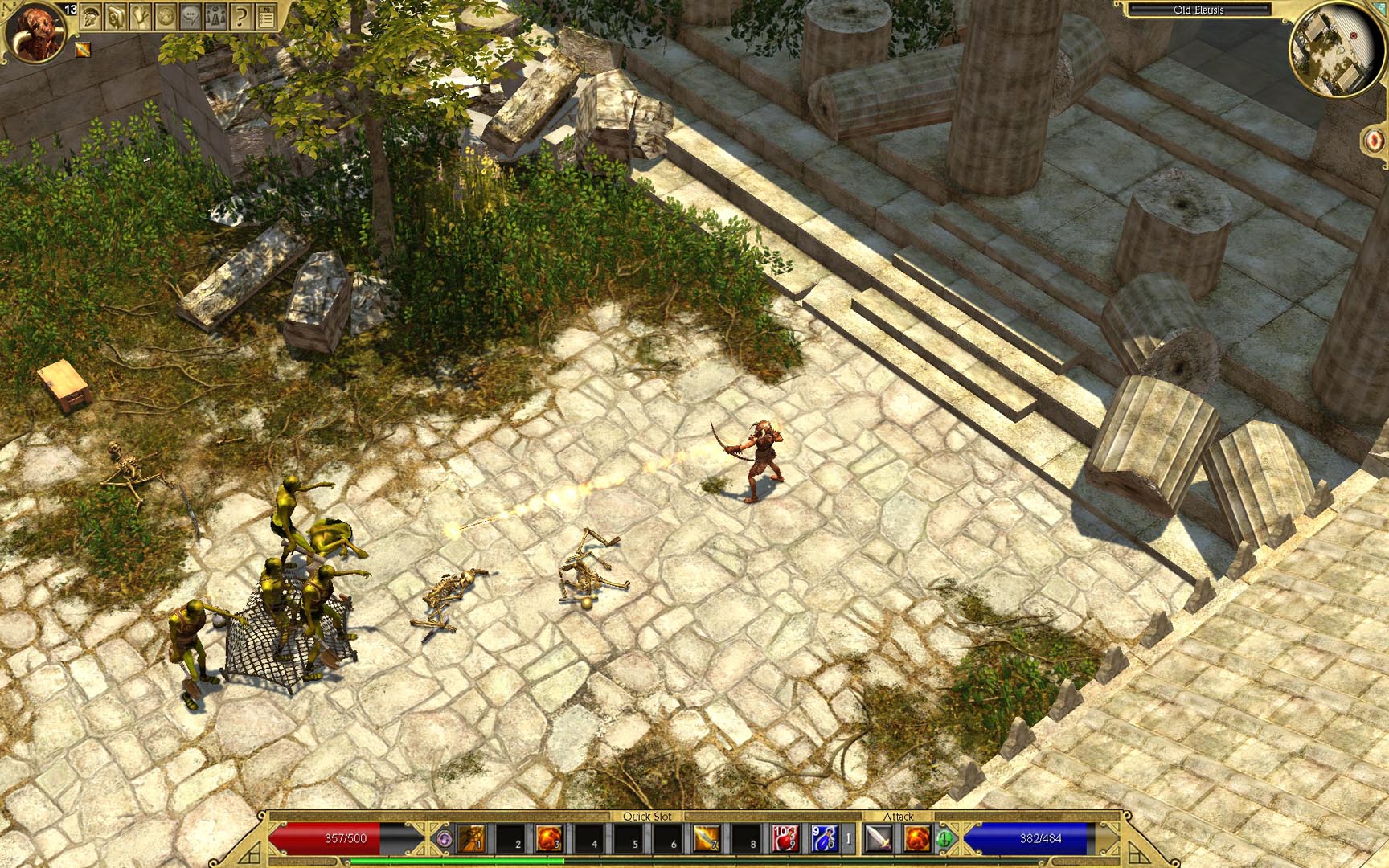Screen dimensions: 1389x868
Task: Select the sword skill in quick slot 7
Action: point(707,838)
